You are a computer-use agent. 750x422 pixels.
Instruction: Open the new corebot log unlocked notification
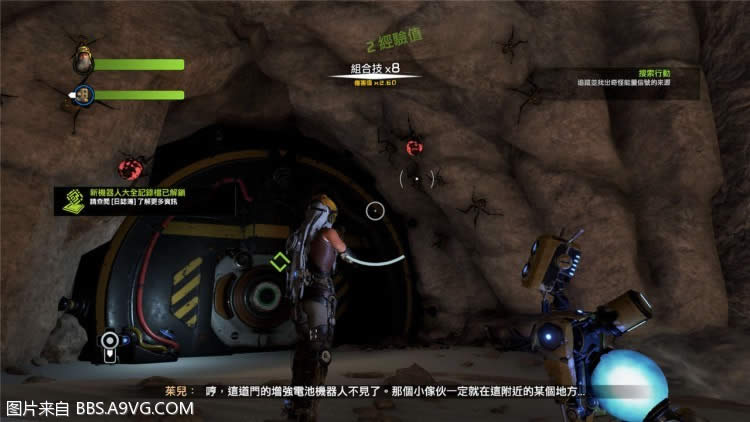(x=125, y=195)
